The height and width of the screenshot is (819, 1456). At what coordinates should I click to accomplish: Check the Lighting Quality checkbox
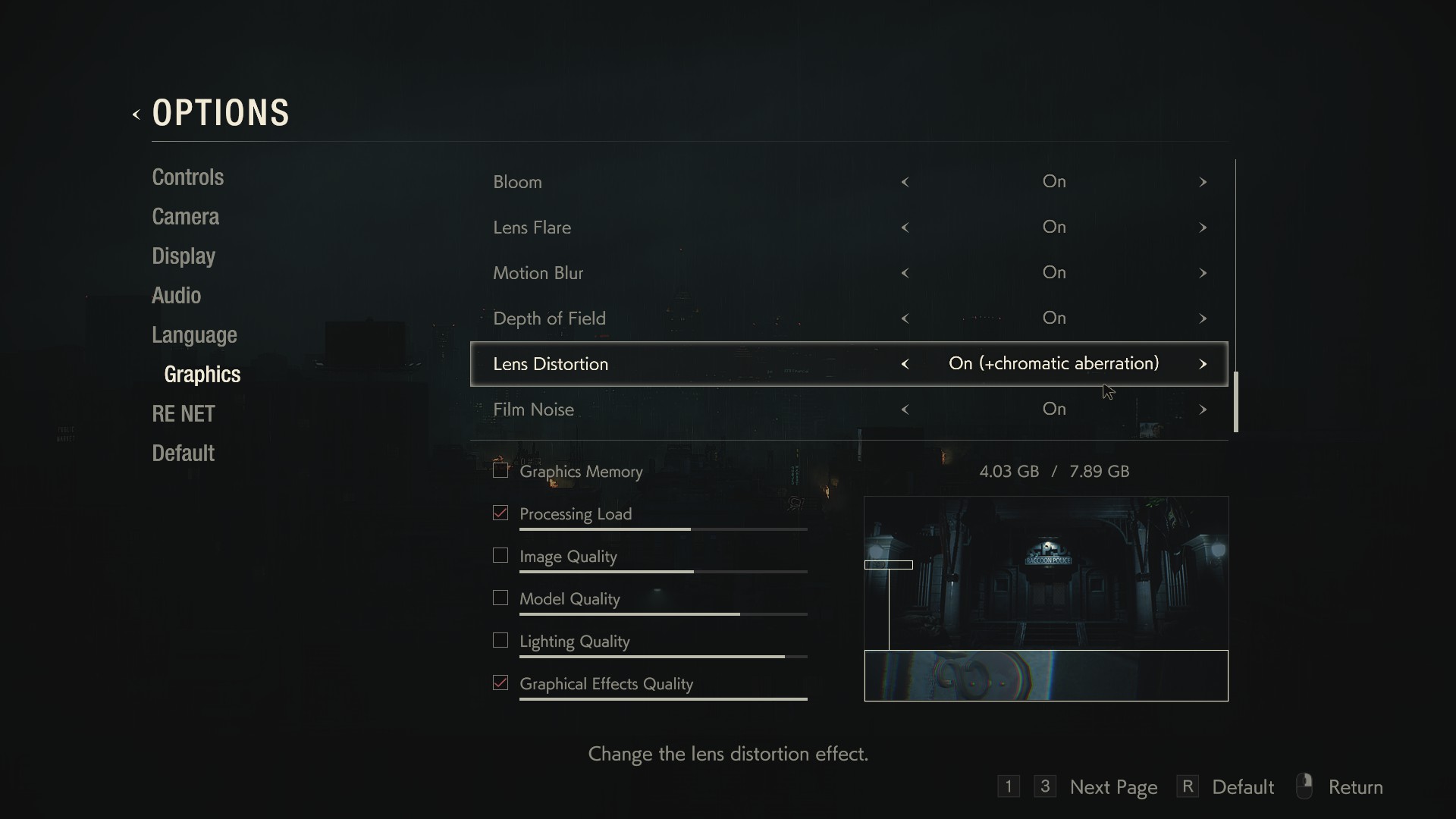(x=500, y=641)
